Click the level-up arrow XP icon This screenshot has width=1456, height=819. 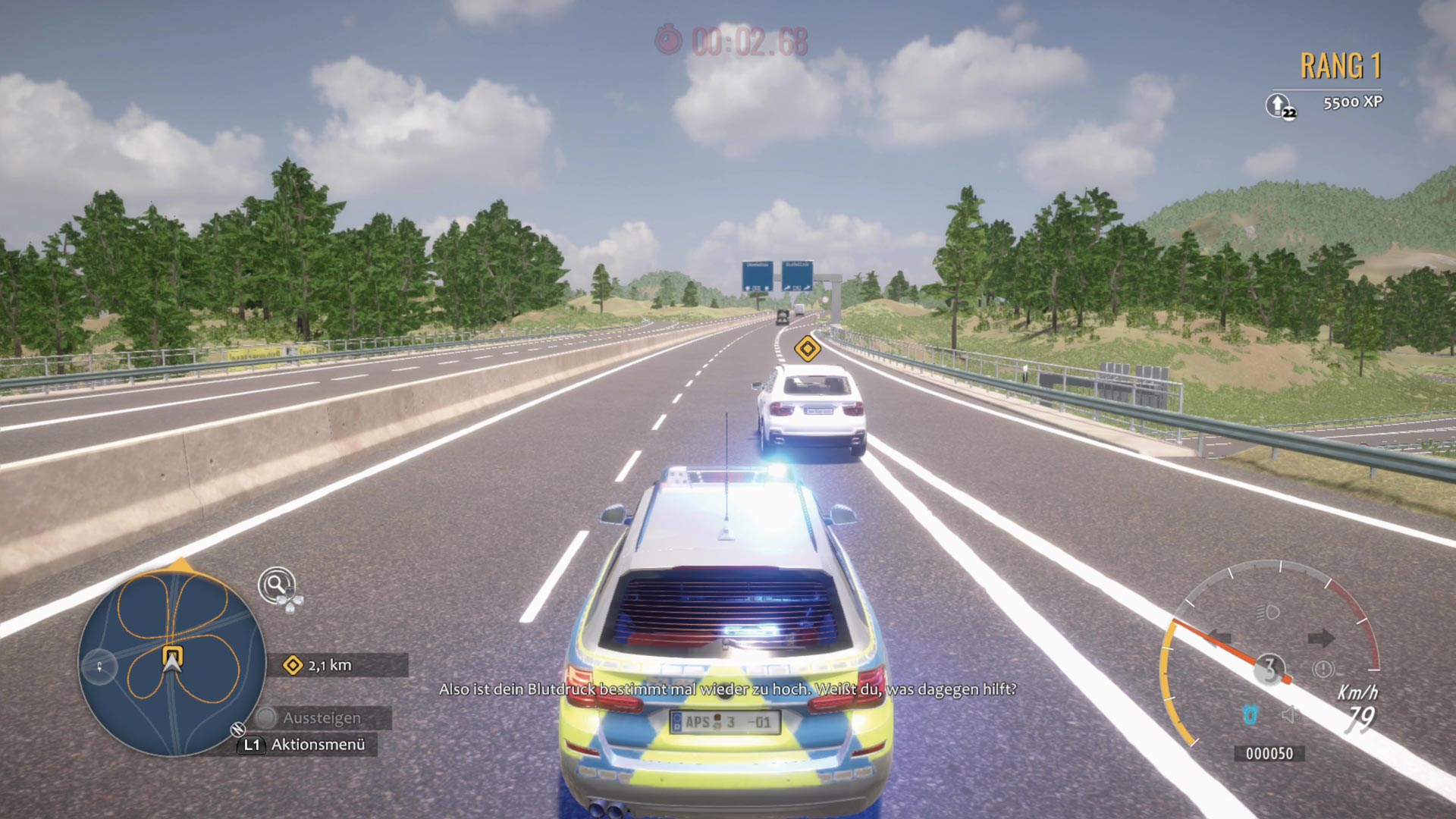click(1279, 105)
